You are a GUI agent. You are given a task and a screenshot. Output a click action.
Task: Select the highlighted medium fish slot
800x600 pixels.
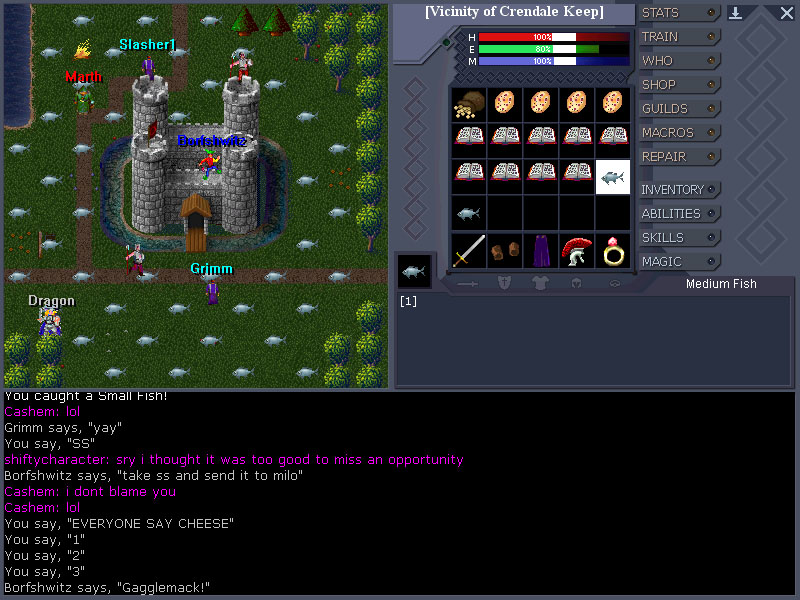tap(612, 177)
